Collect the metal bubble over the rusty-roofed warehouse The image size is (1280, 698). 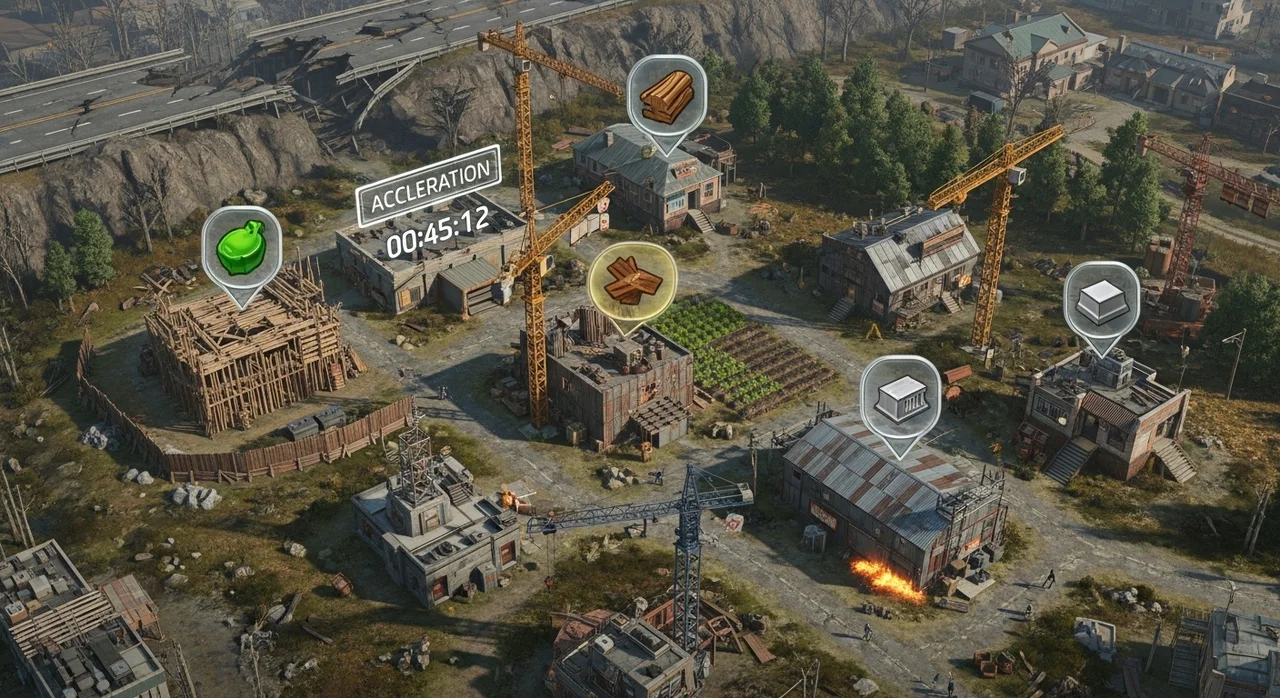pos(900,398)
